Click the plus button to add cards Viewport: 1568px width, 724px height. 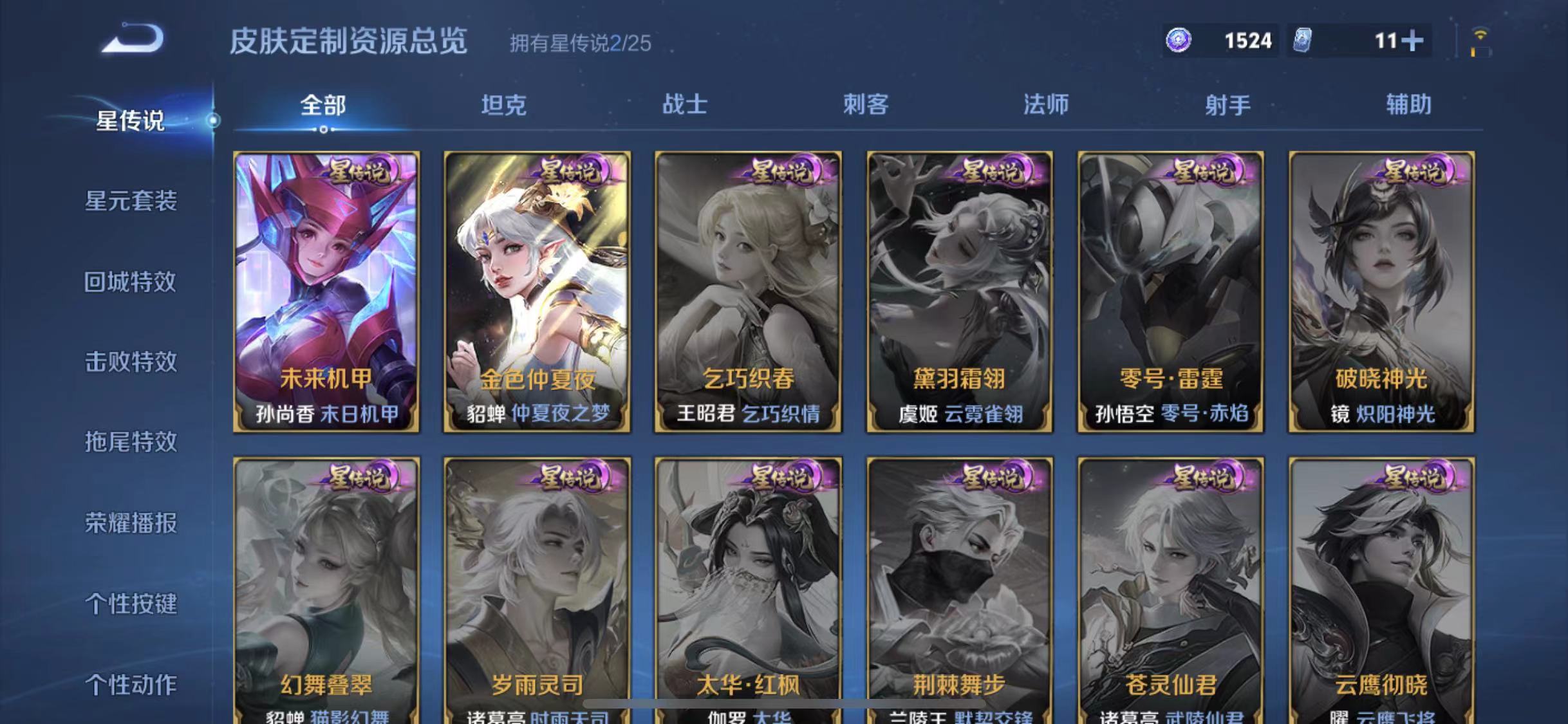coord(1414,40)
